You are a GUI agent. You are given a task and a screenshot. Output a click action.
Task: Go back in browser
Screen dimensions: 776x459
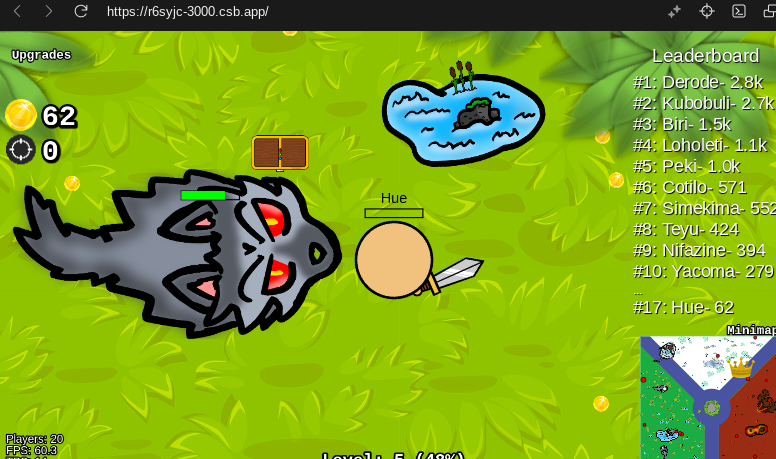(x=17, y=11)
